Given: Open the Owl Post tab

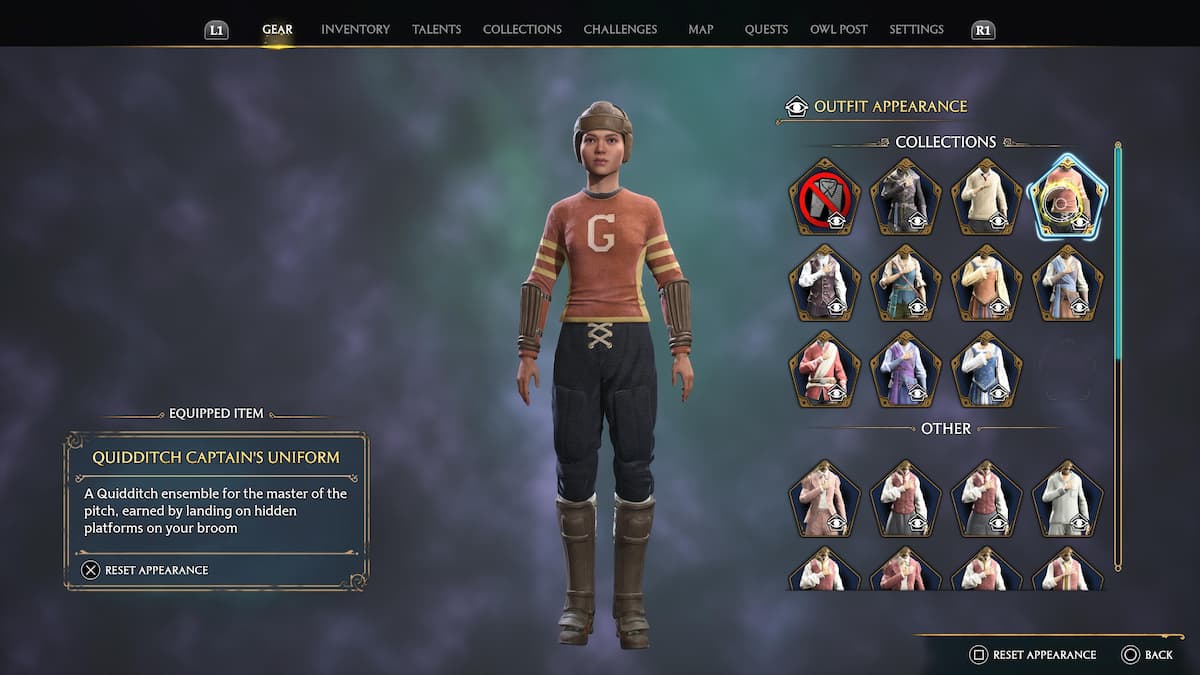Looking at the screenshot, I should [x=838, y=30].
